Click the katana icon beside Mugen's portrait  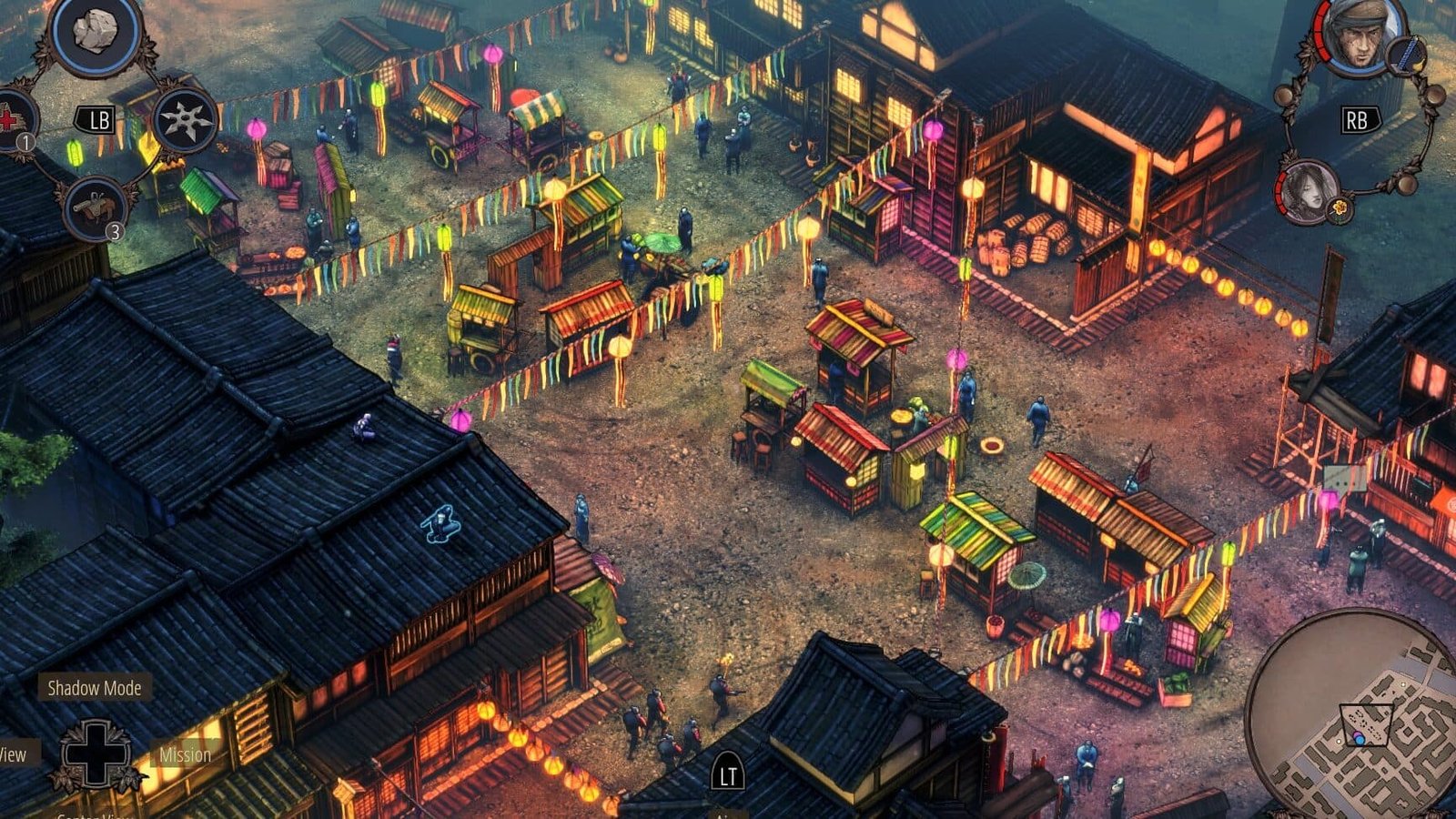pos(1406,55)
